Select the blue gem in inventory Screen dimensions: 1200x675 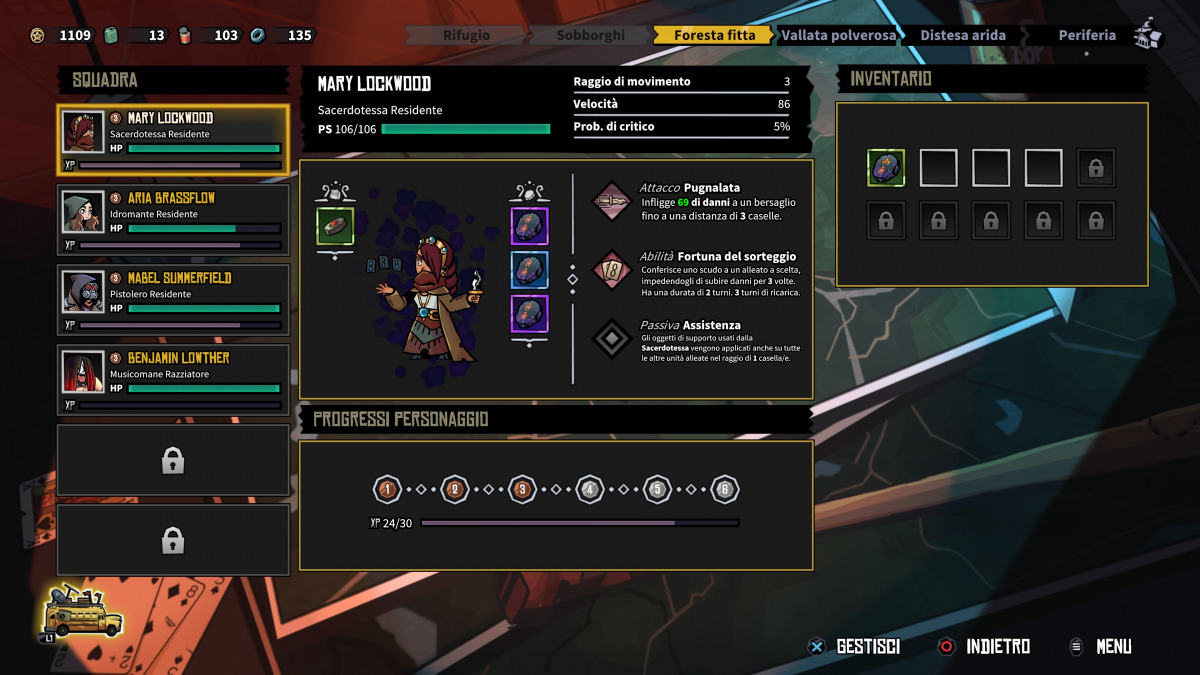885,168
